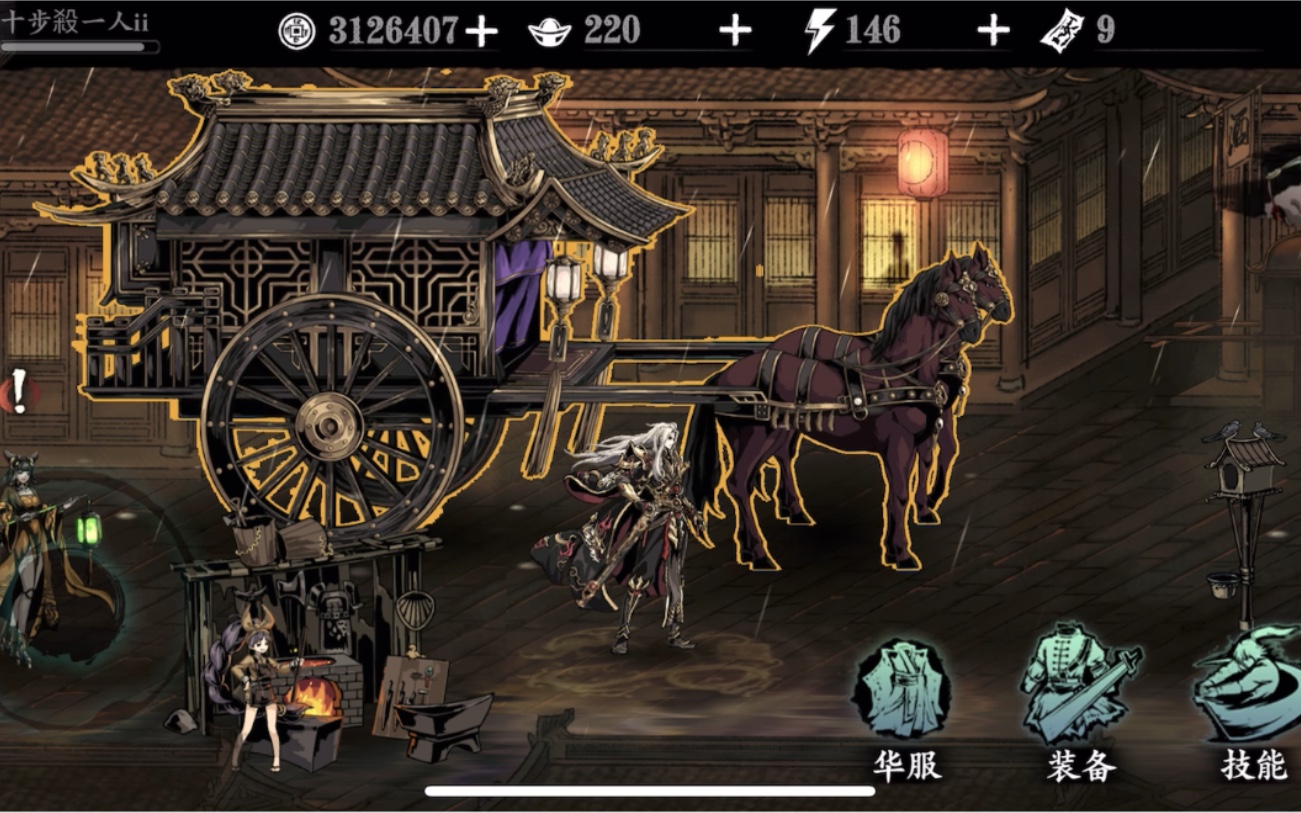Click the plus beside the ingot count 220
1301x813 pixels.
pos(734,30)
